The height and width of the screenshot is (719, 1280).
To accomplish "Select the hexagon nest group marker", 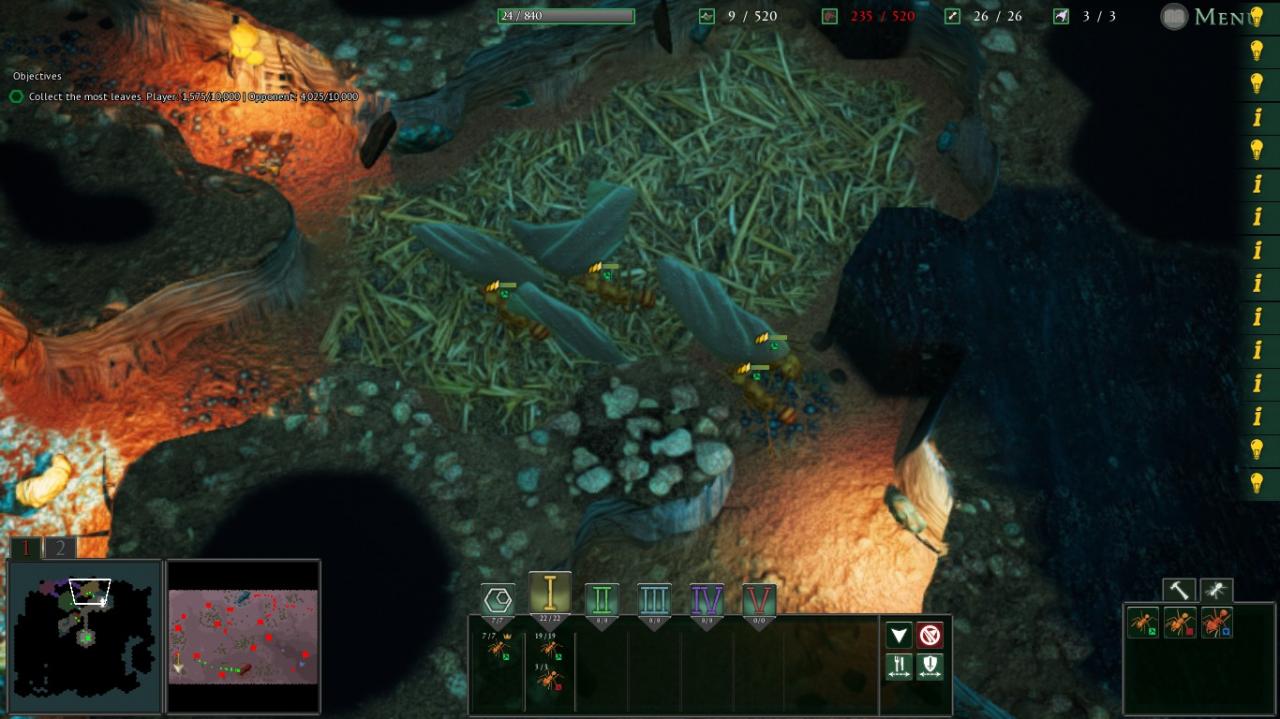I will coord(498,601).
